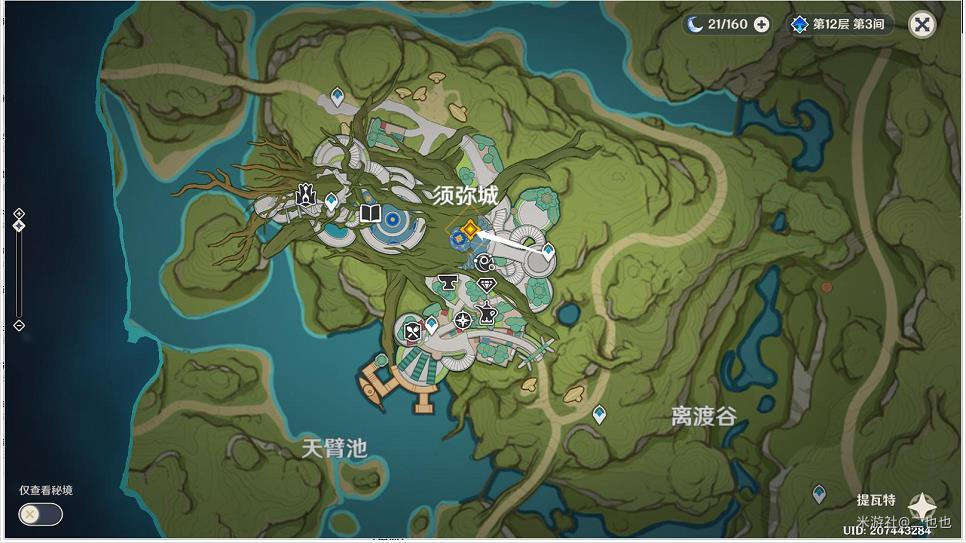The height and width of the screenshot is (543, 966).
Task: Select the northernmost waypoint above 须弥城
Action: pos(337,96)
